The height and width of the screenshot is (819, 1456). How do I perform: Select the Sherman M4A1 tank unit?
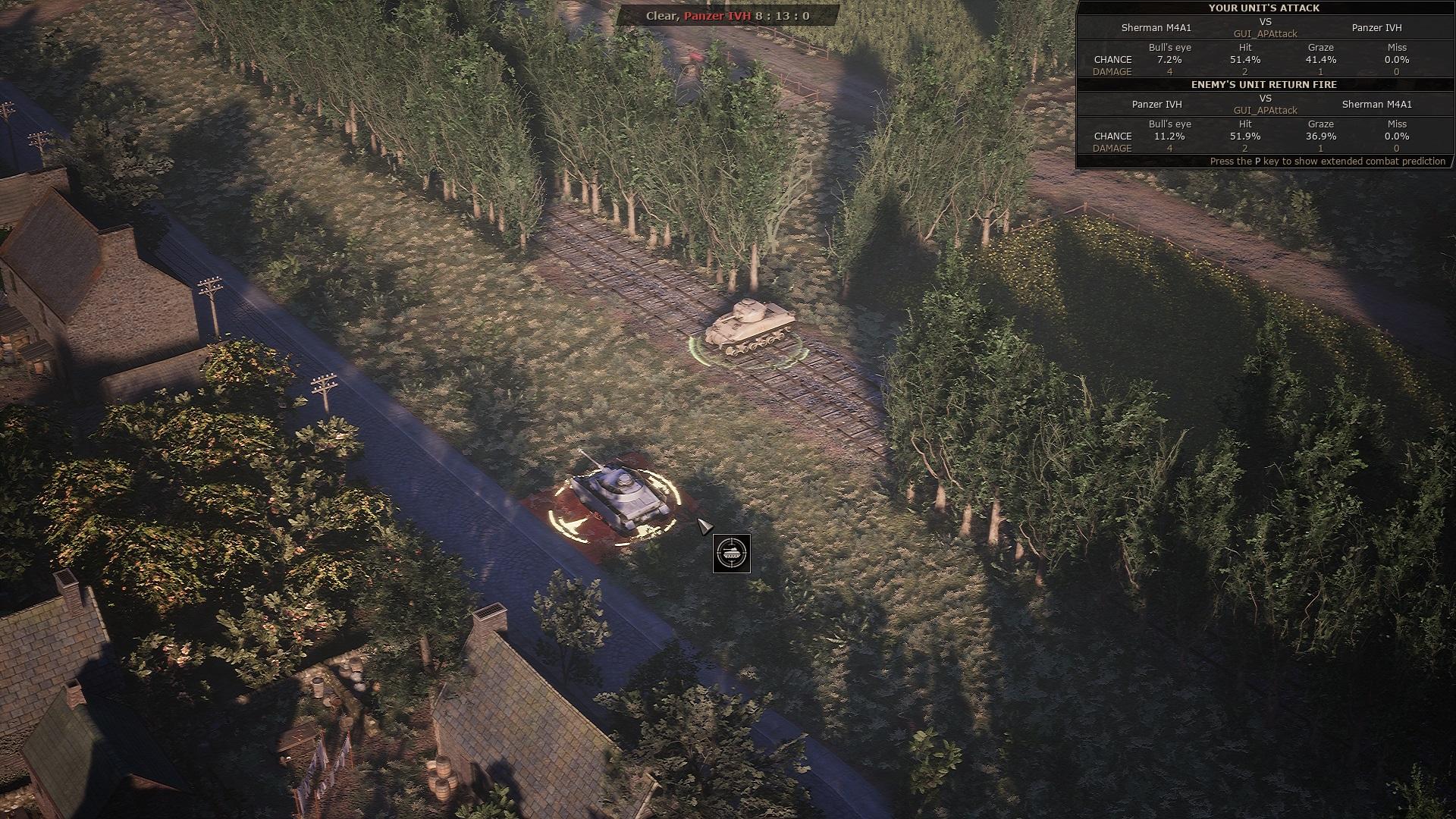pyautogui.click(x=748, y=328)
